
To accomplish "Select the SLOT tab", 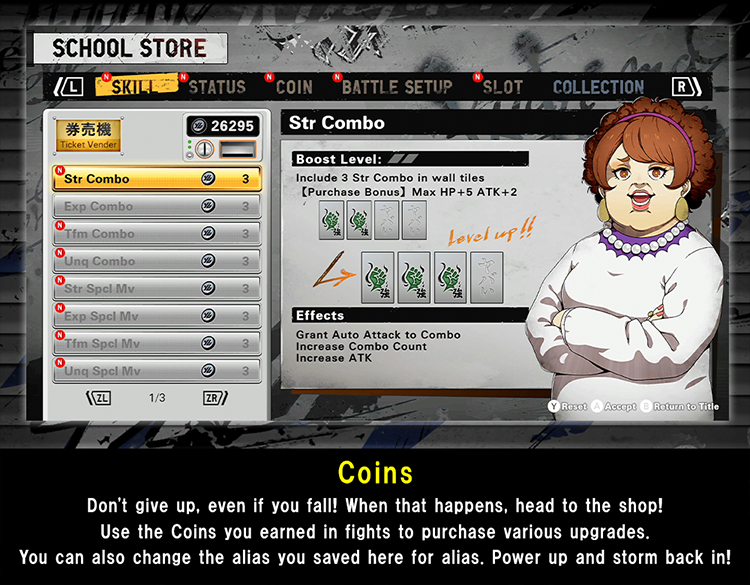I will coord(502,87).
